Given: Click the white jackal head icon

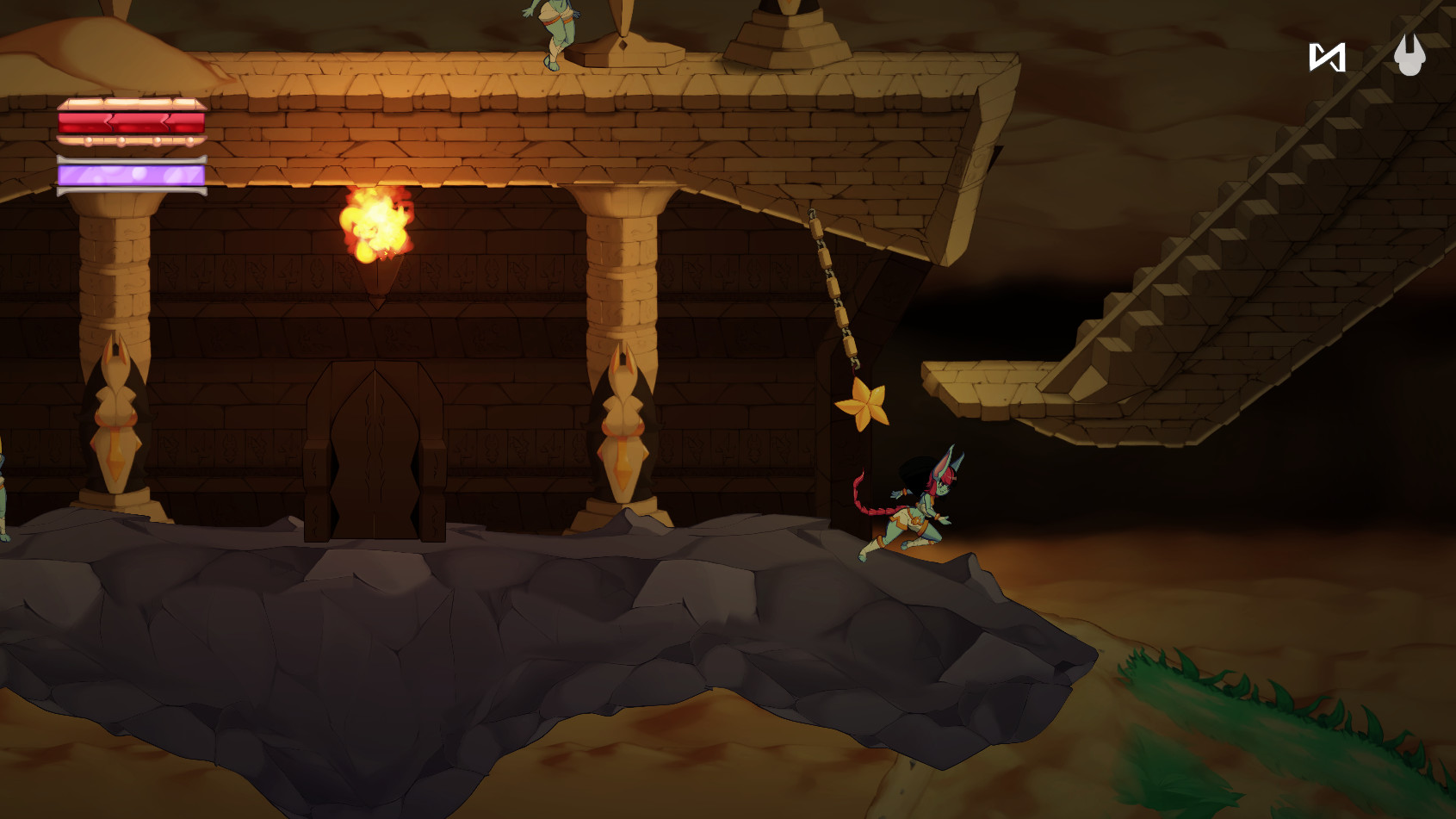Looking at the screenshot, I should click(x=1410, y=55).
